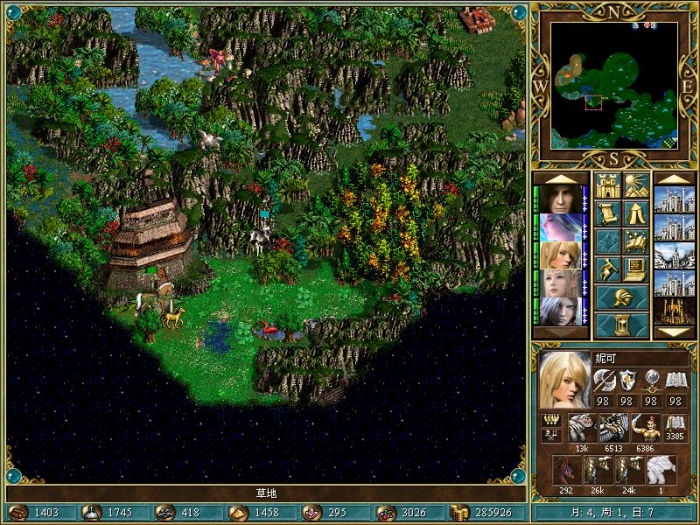
Task: Click the large blonde hero portrait in status panel
Action: pos(565,380)
